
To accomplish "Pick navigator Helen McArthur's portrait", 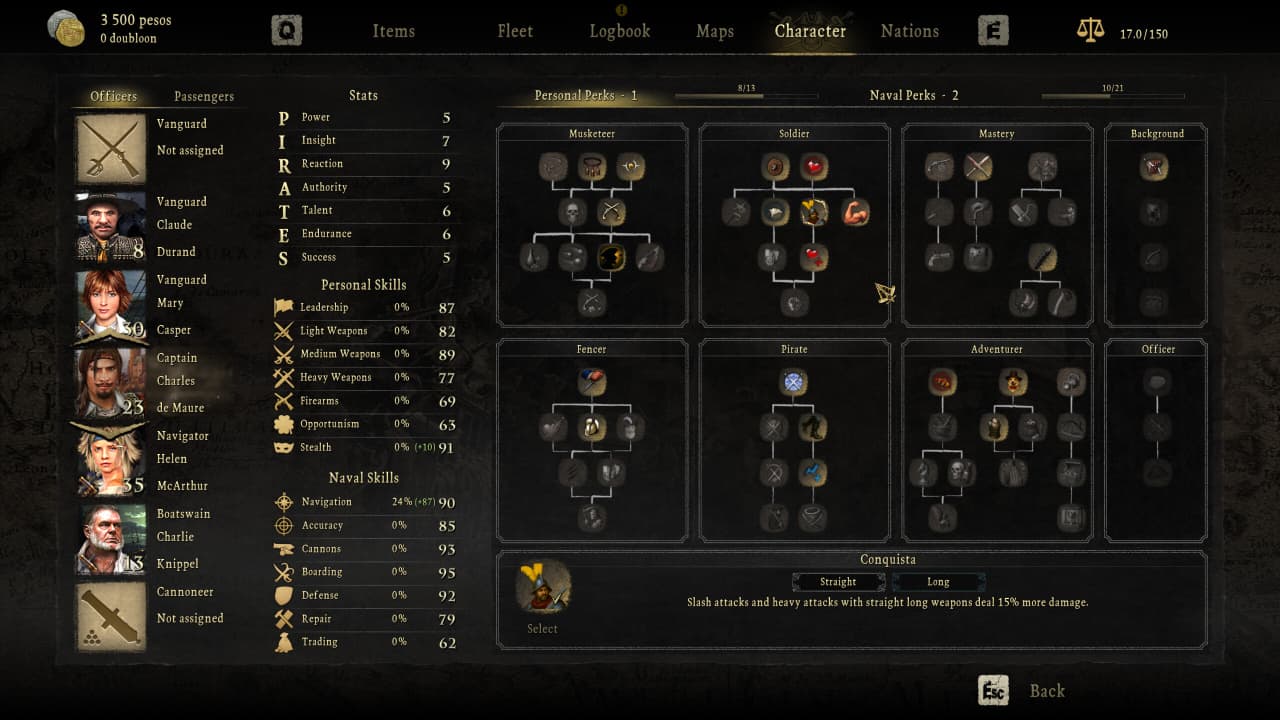I will (110, 461).
